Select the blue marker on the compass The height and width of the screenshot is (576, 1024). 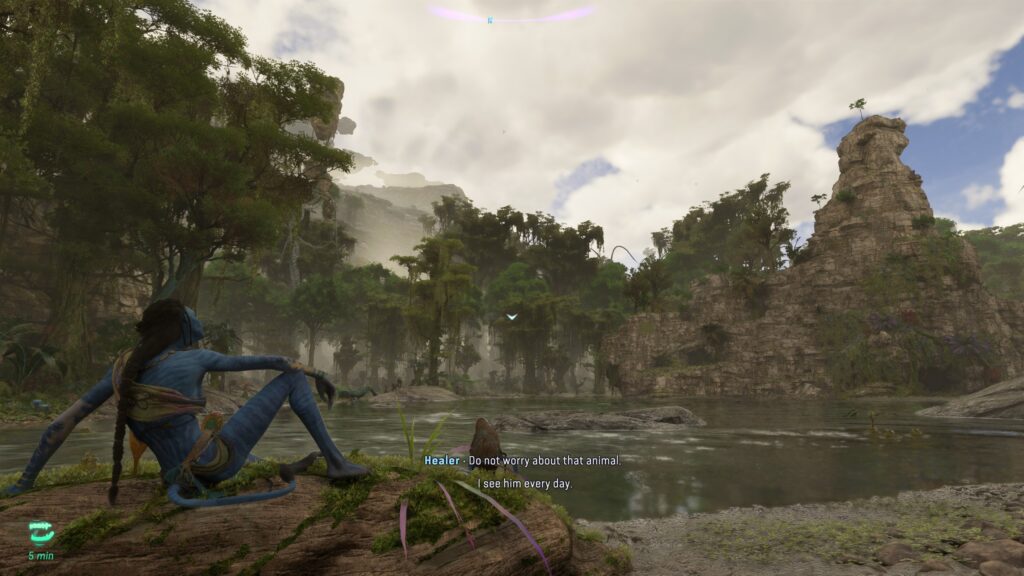490,19
